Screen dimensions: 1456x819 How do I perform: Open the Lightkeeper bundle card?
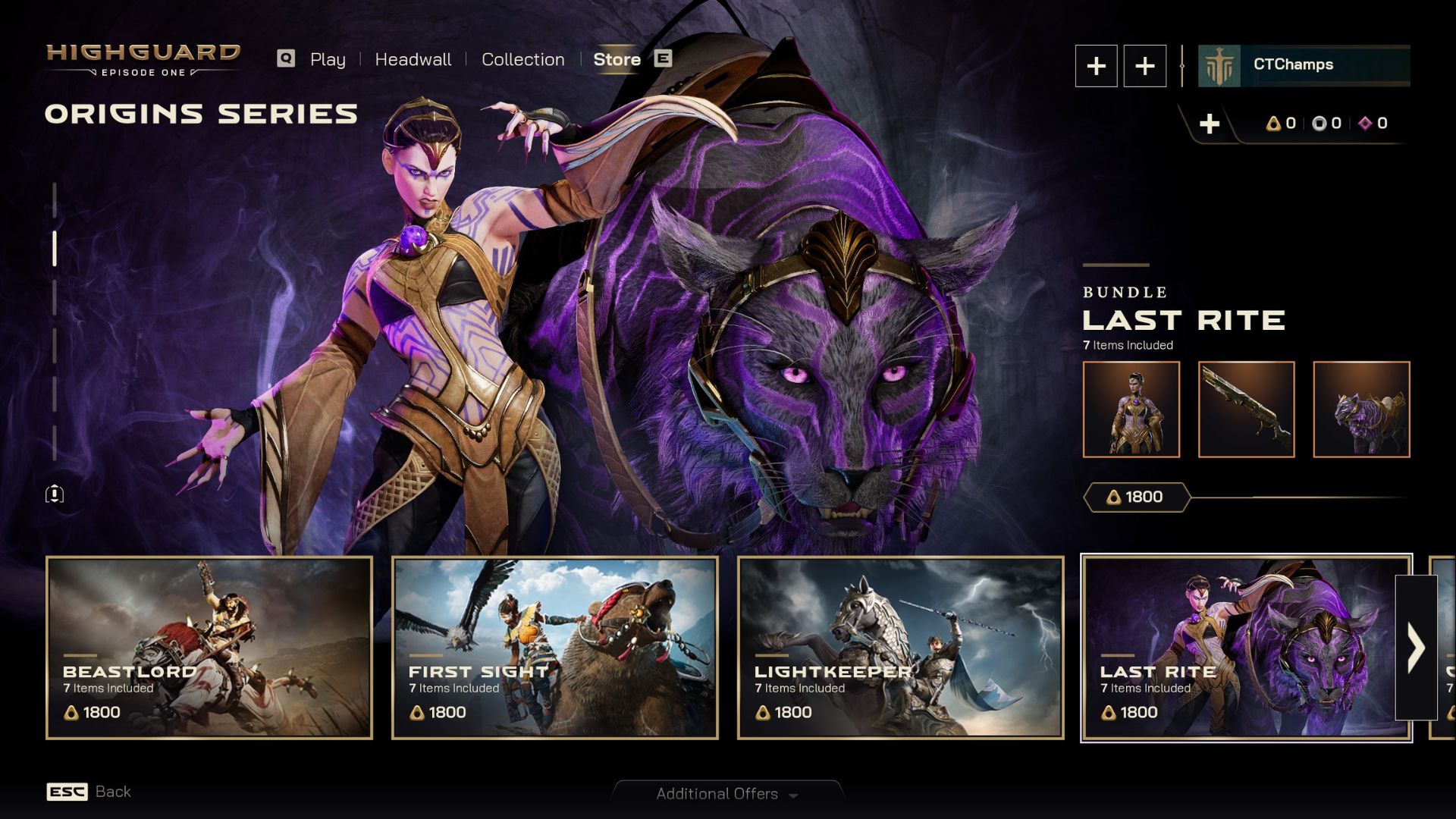pyautogui.click(x=900, y=648)
